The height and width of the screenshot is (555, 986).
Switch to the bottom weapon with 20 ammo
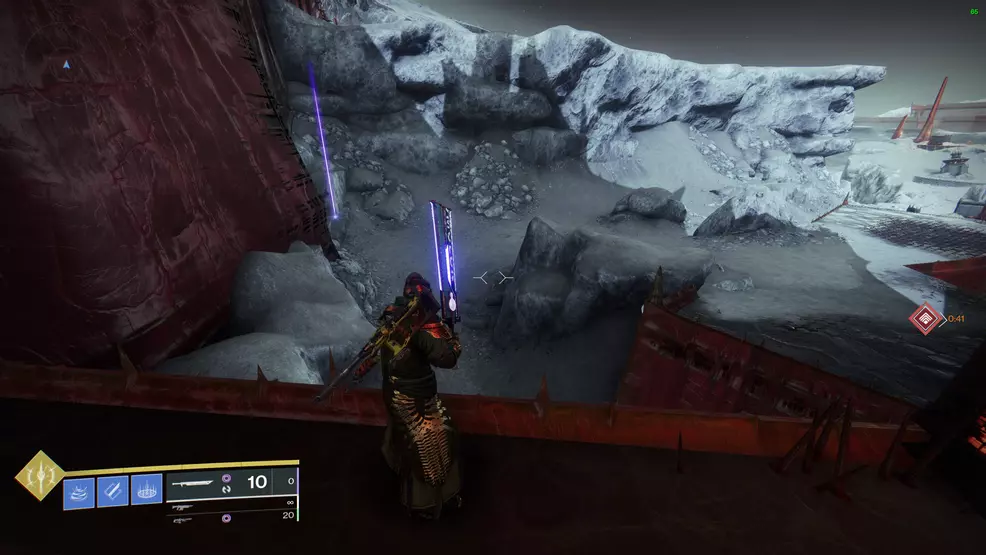186,520
